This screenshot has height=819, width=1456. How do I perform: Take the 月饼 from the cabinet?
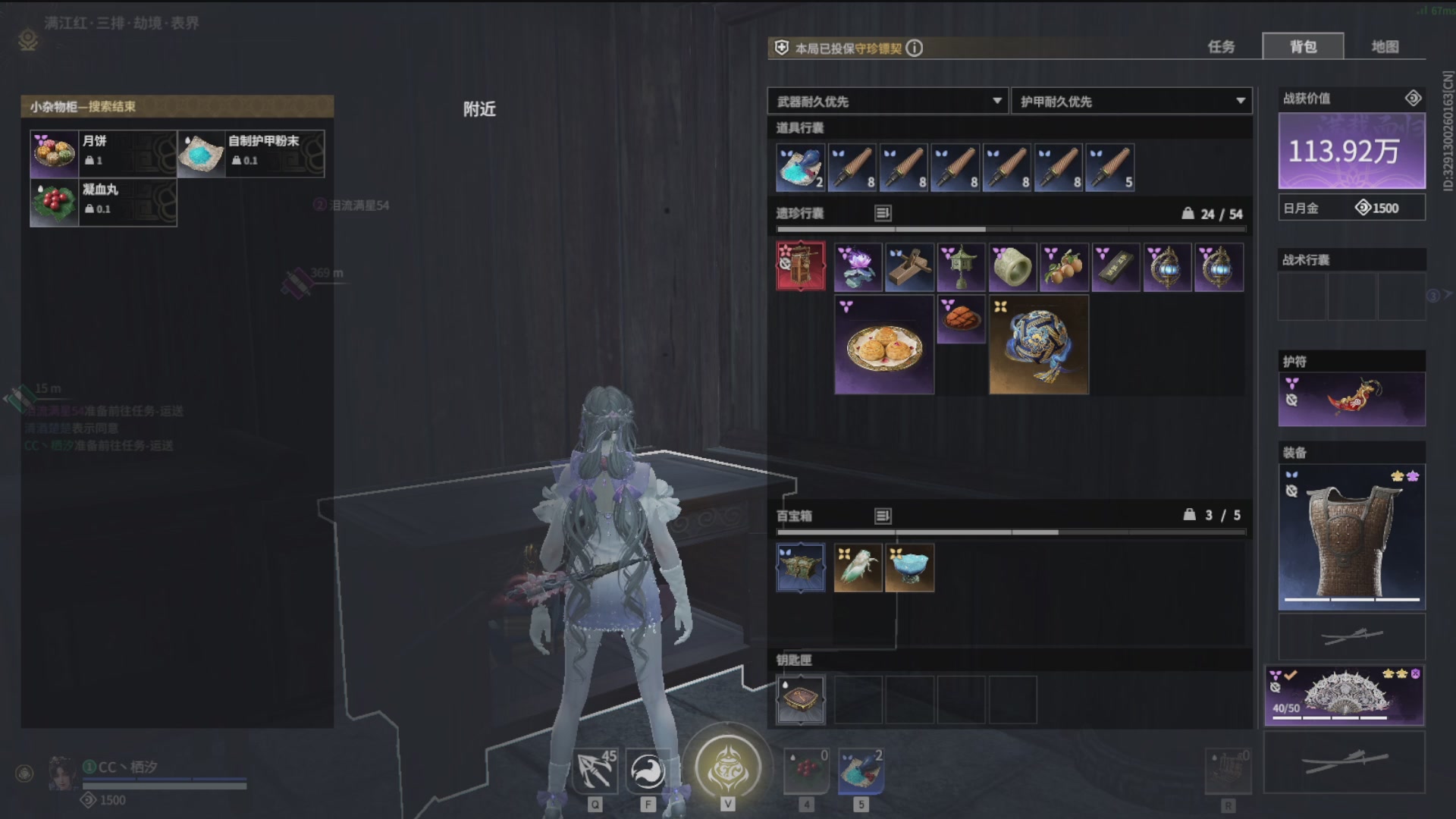103,153
